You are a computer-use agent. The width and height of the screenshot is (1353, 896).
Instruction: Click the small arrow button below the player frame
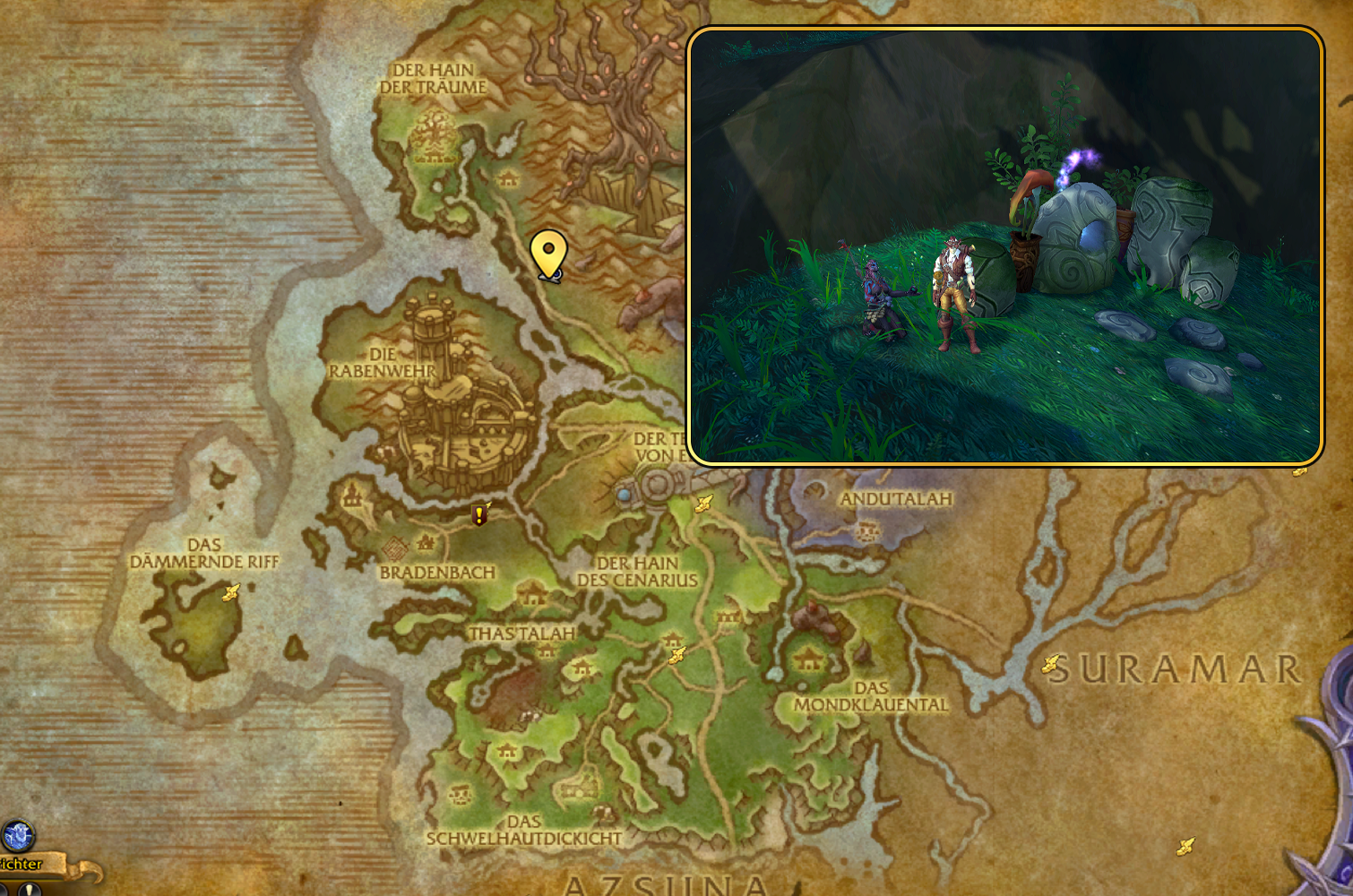29,892
